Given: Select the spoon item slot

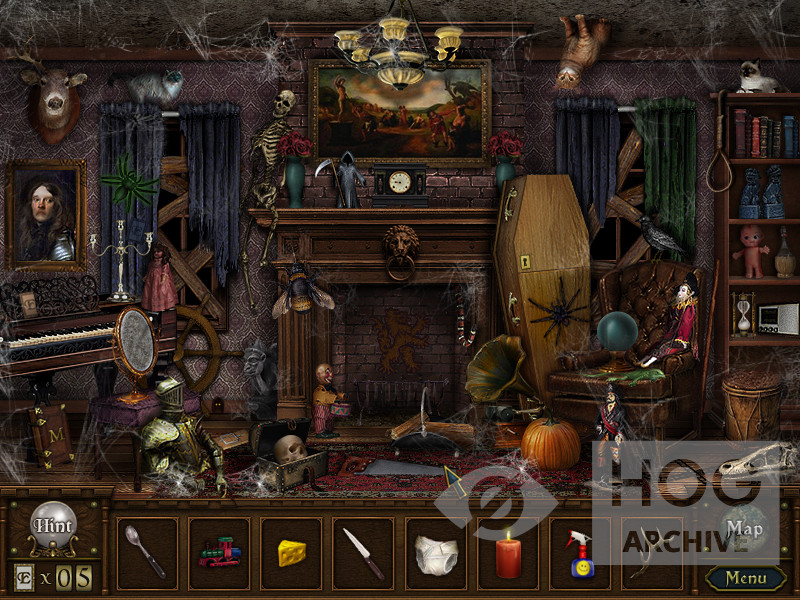Looking at the screenshot, I should 147,552.
